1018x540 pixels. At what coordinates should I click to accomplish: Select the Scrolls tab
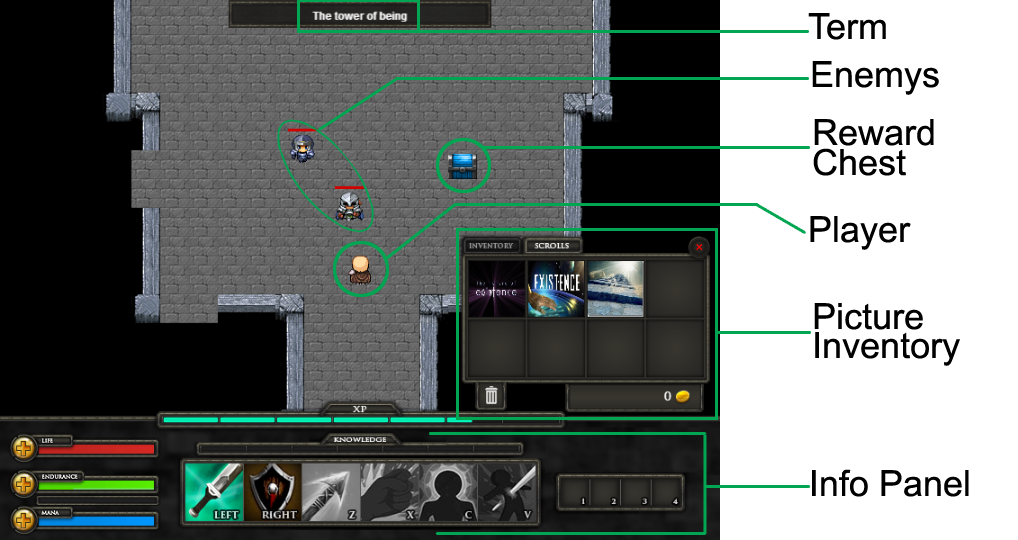[552, 246]
